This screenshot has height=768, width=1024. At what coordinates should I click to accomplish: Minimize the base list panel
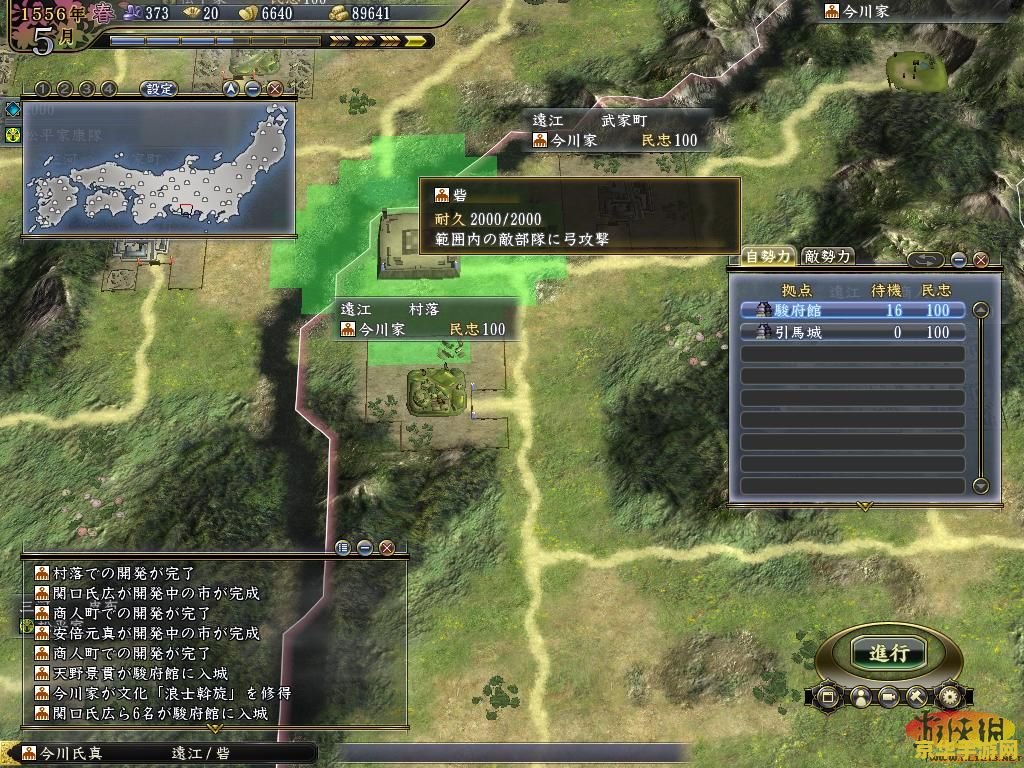(958, 260)
